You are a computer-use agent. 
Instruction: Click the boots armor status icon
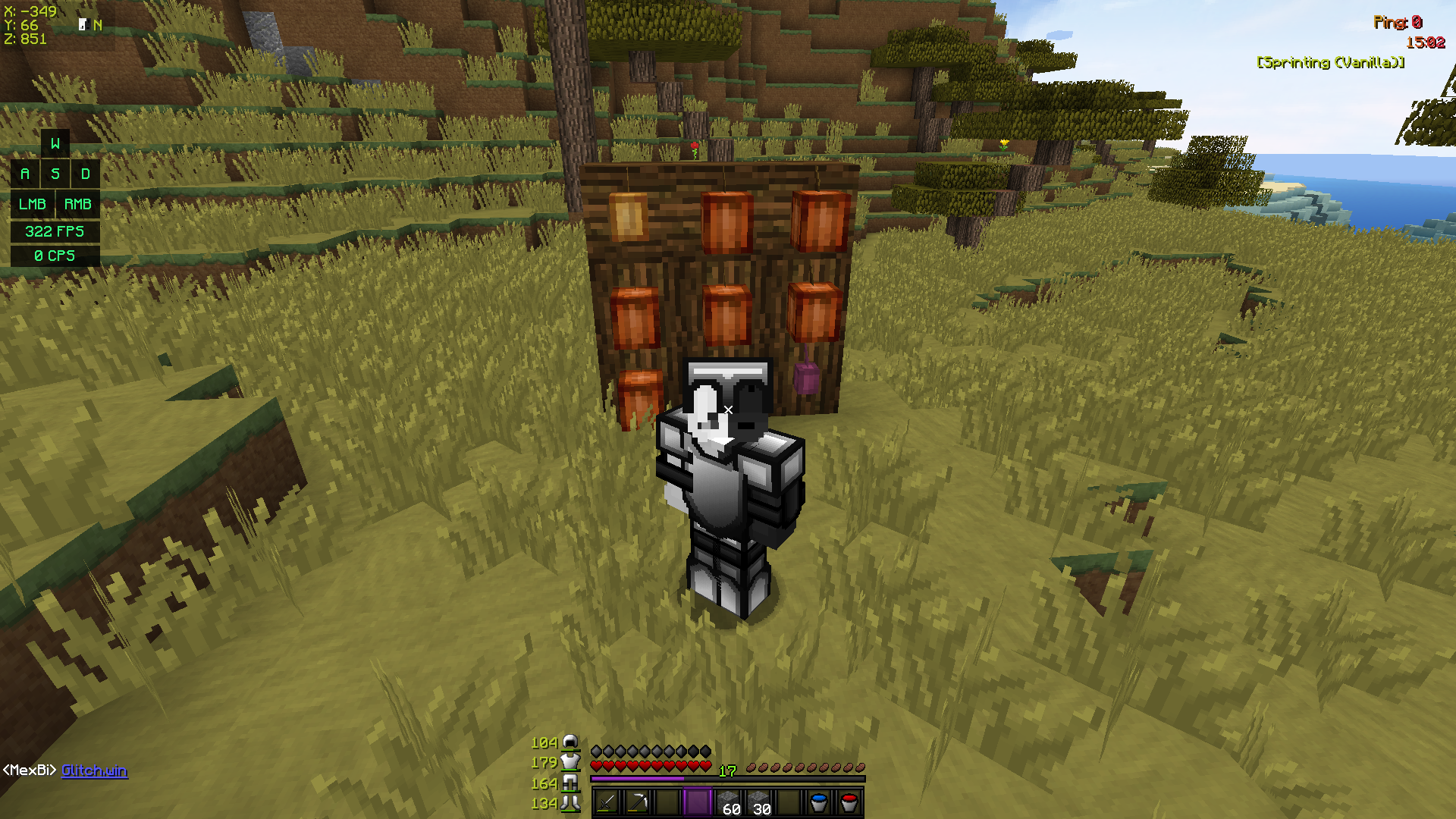coord(570,803)
